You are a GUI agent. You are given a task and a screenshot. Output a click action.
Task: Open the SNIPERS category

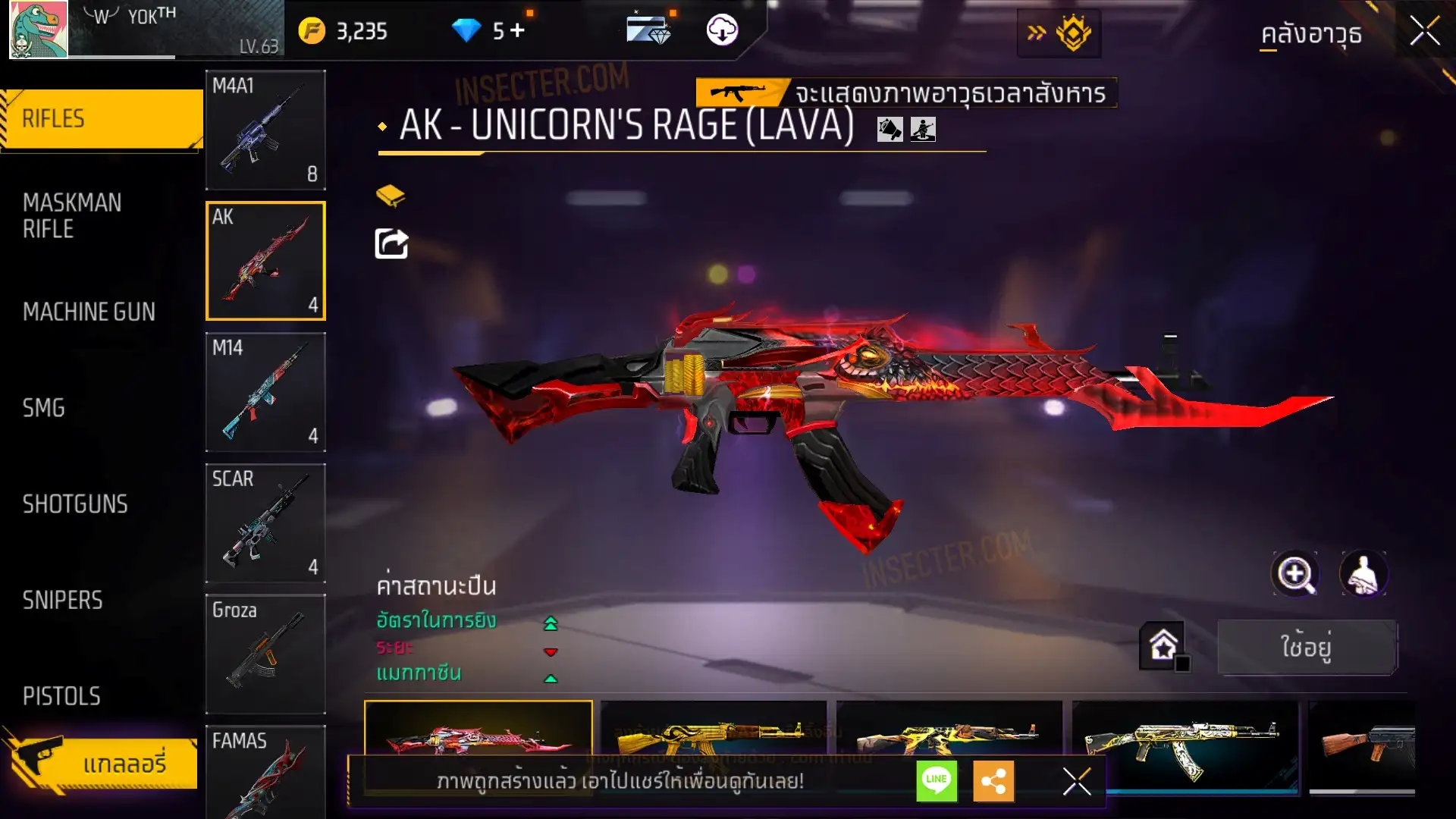(x=63, y=601)
